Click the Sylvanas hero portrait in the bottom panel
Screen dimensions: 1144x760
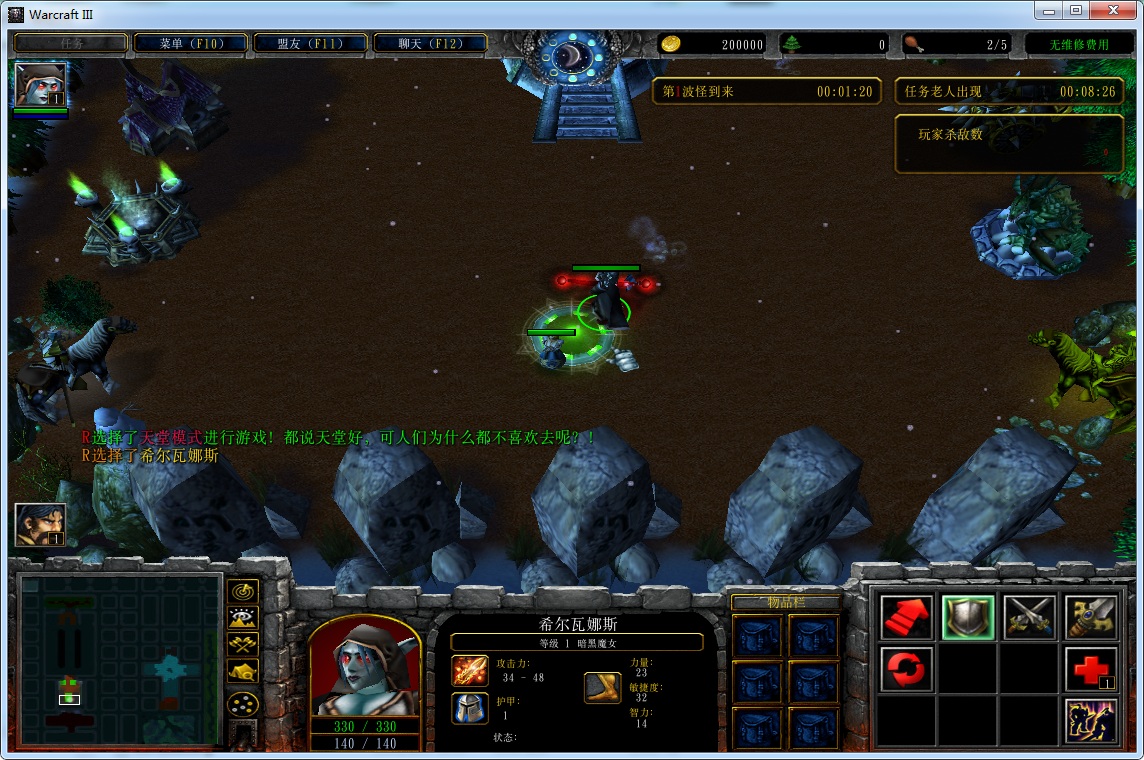coord(365,667)
